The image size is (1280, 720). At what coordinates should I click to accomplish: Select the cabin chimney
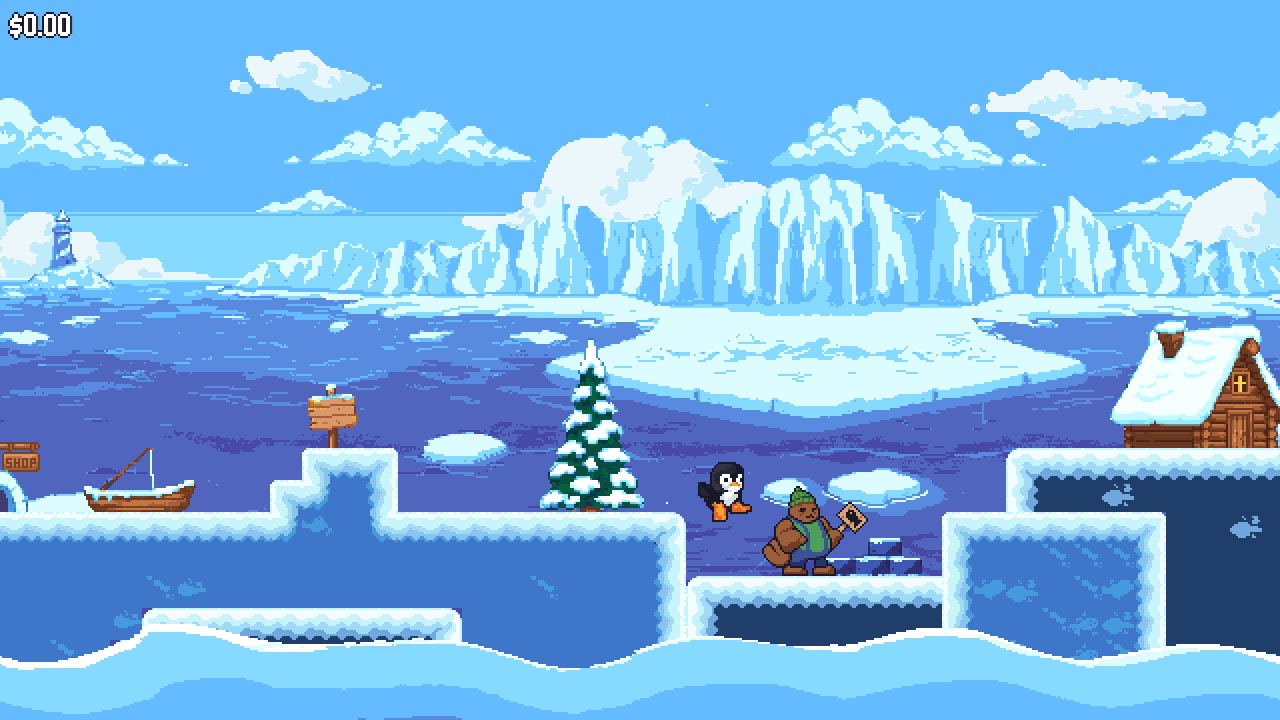coord(1168,346)
